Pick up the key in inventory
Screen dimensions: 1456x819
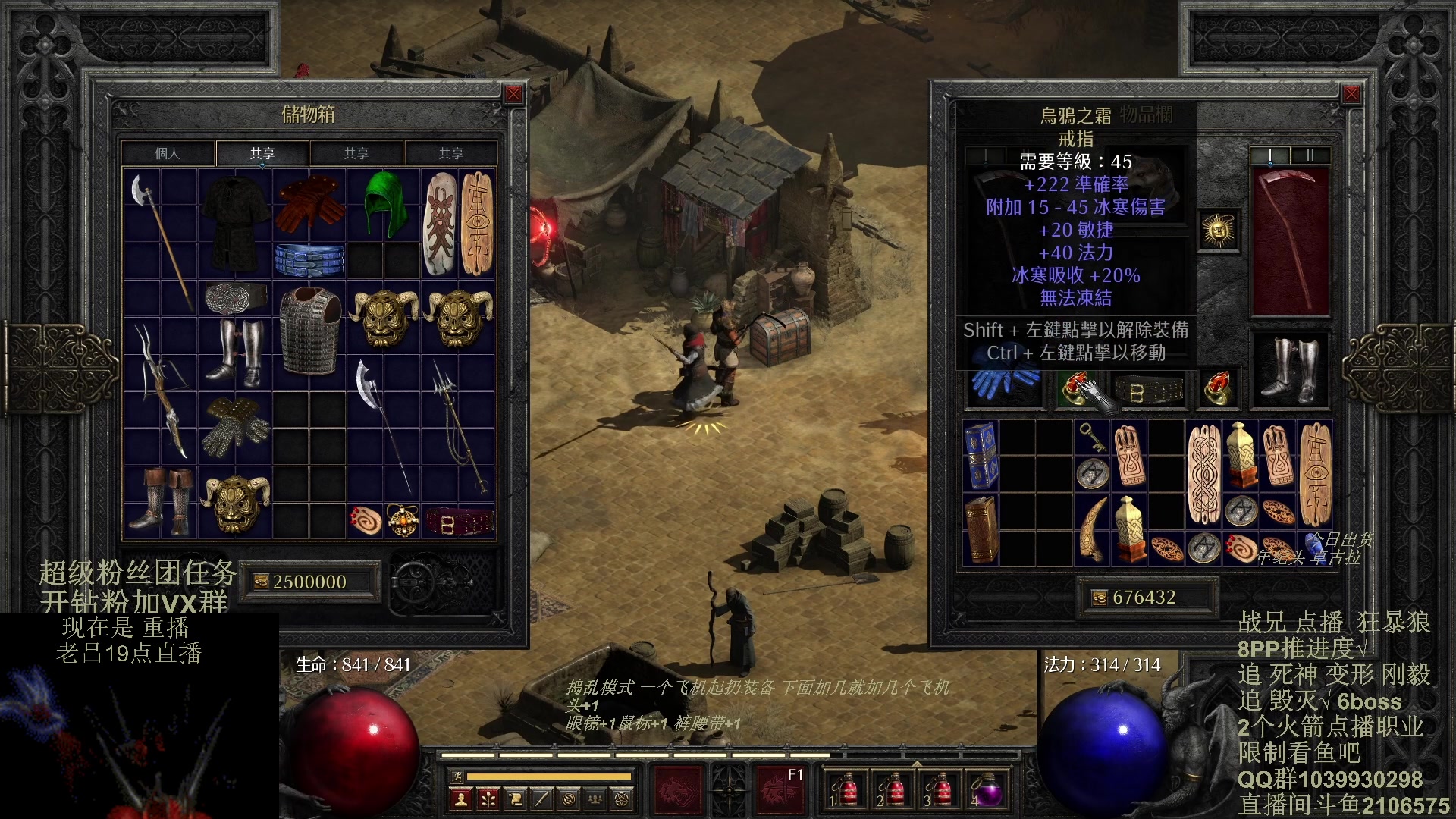point(1092,438)
